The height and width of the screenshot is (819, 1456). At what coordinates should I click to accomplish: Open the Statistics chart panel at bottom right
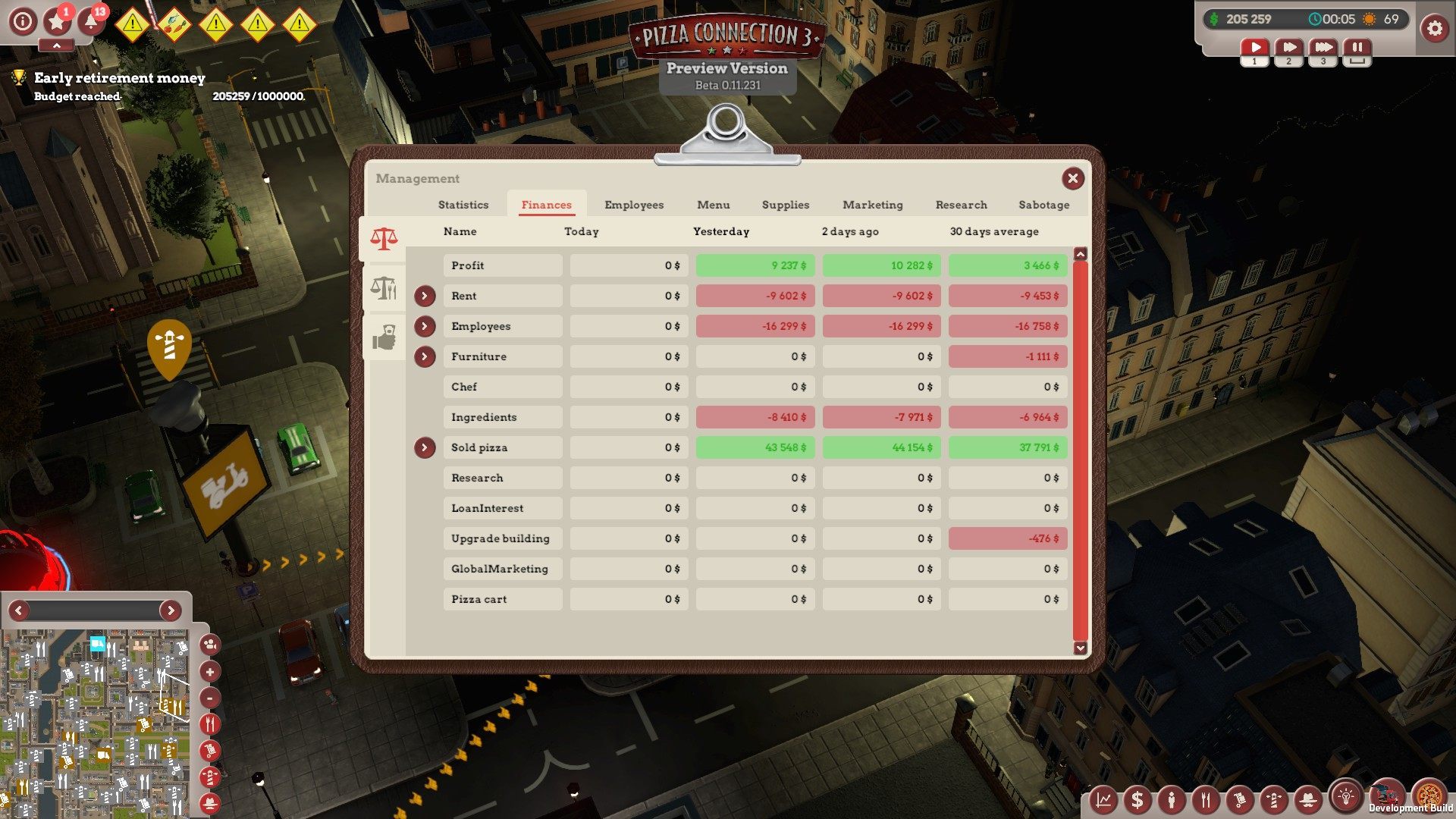(x=1103, y=799)
